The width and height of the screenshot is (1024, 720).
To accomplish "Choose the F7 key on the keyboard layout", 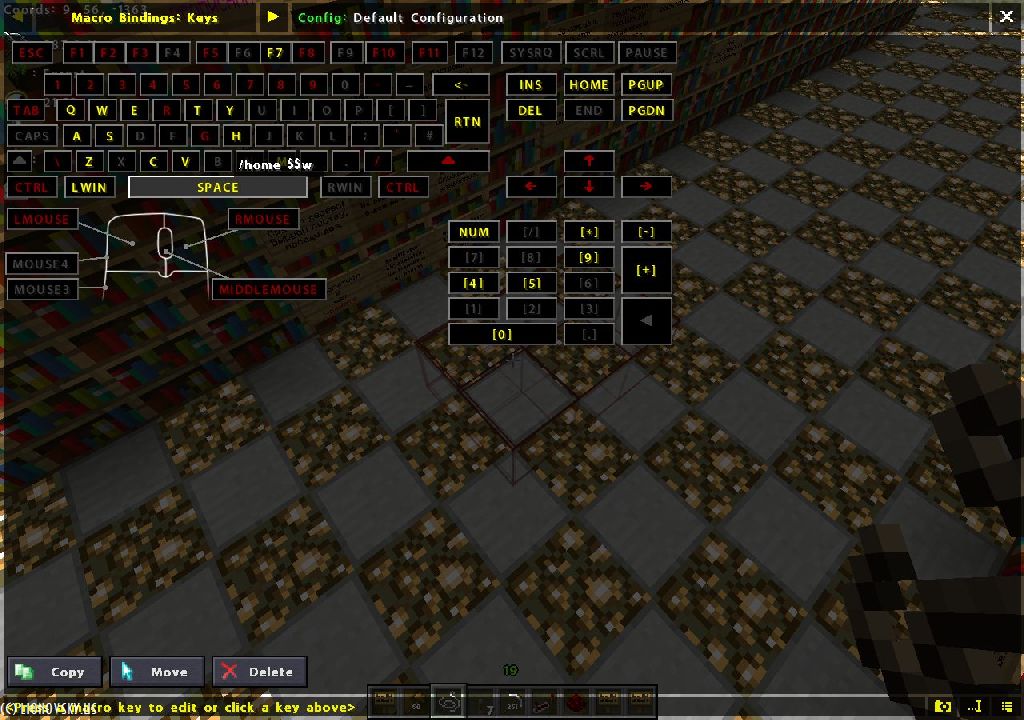I will point(275,52).
